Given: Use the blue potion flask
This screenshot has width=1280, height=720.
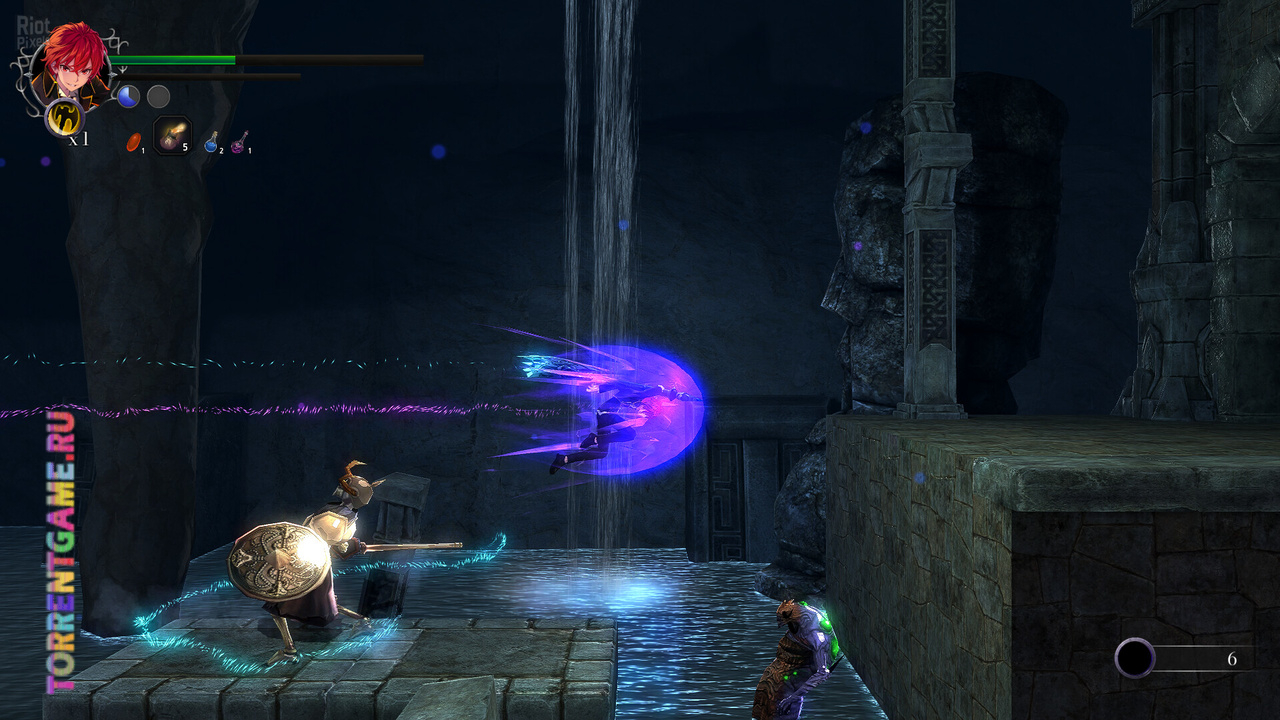Looking at the screenshot, I should tap(212, 143).
